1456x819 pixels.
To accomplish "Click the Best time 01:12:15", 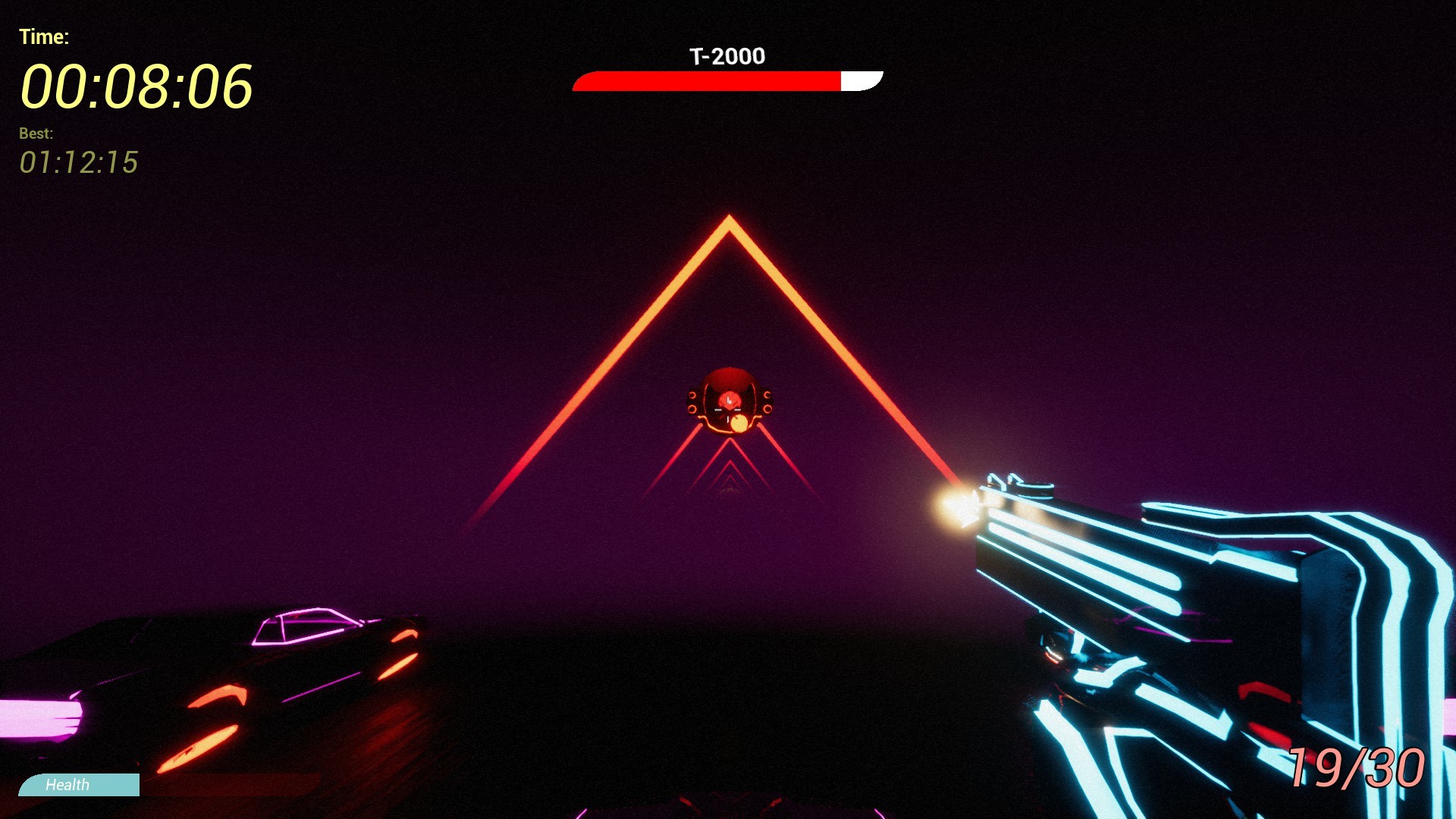I will 80,160.
